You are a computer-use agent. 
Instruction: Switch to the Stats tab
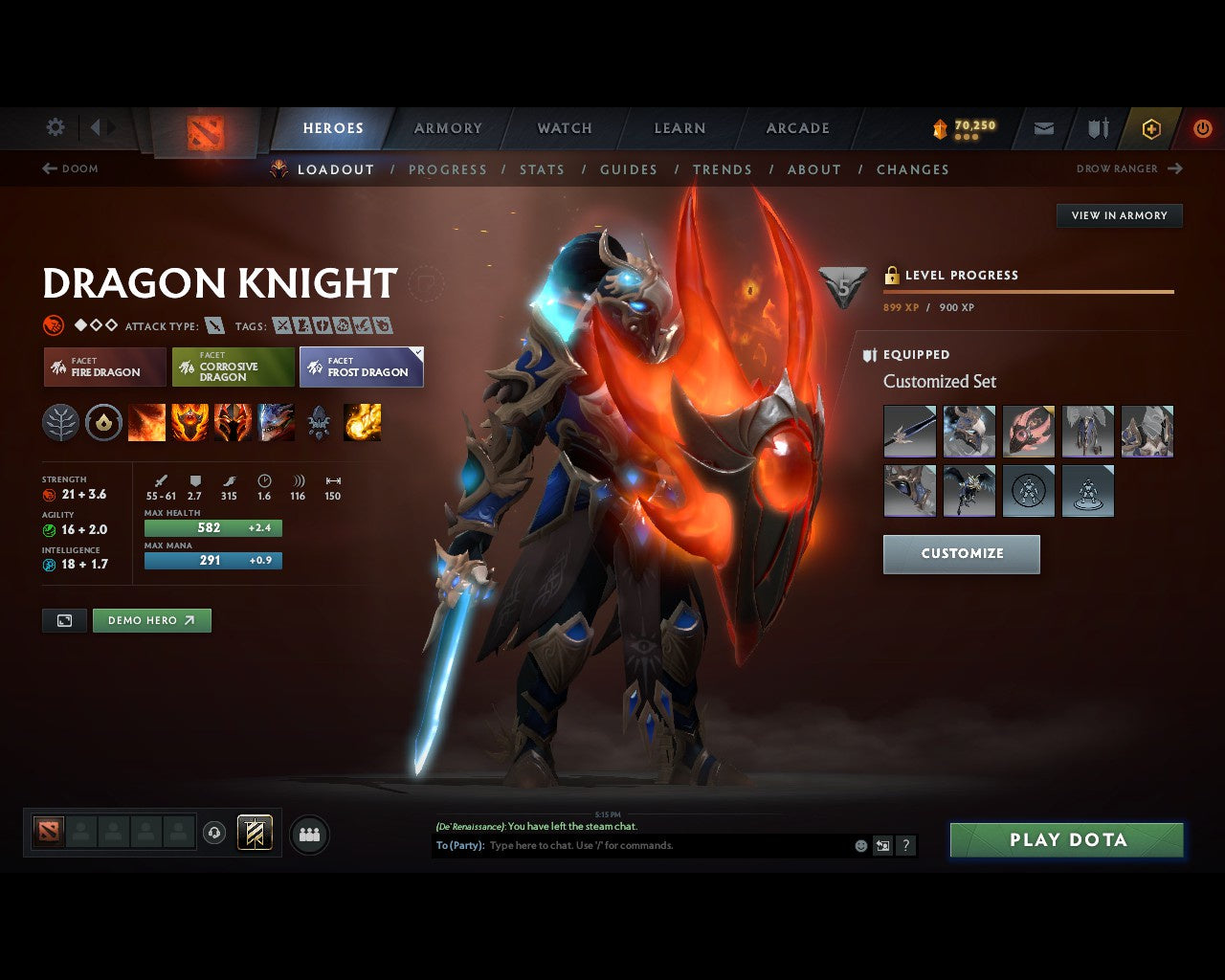coord(542,169)
